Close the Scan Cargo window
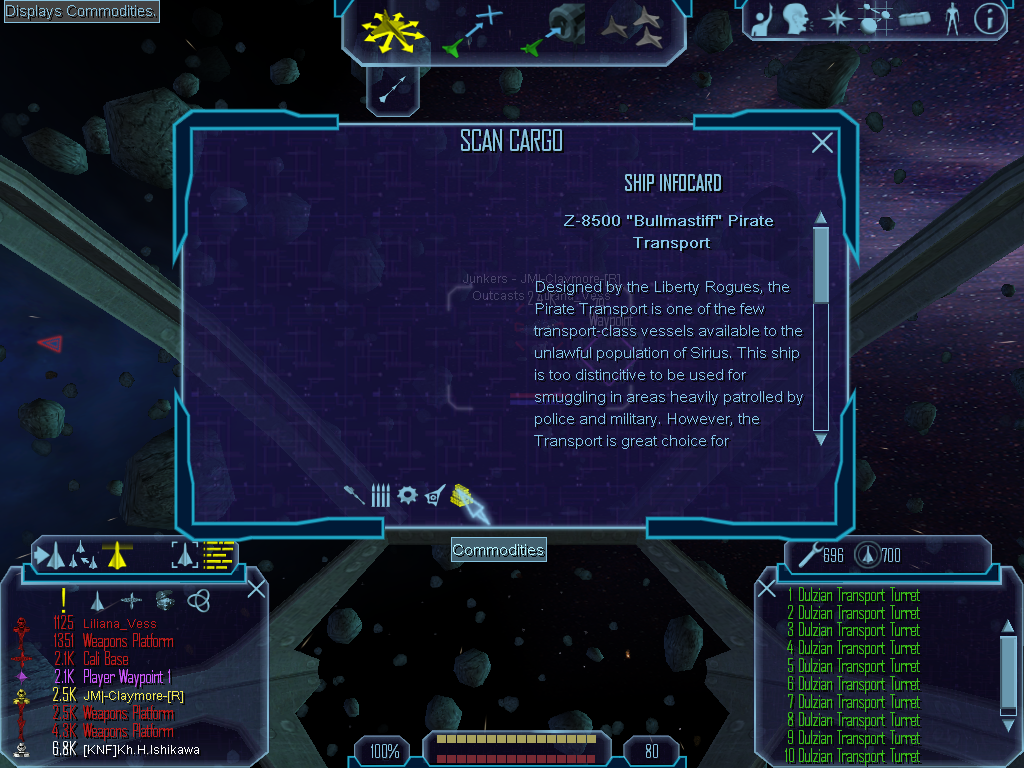1024x768 pixels. point(822,143)
